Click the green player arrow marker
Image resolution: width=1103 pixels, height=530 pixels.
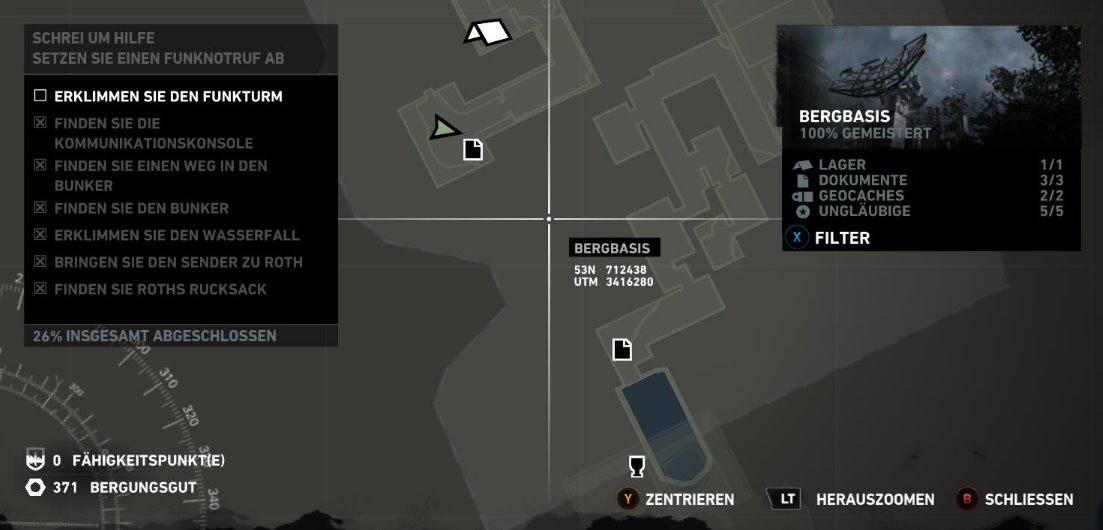[444, 128]
